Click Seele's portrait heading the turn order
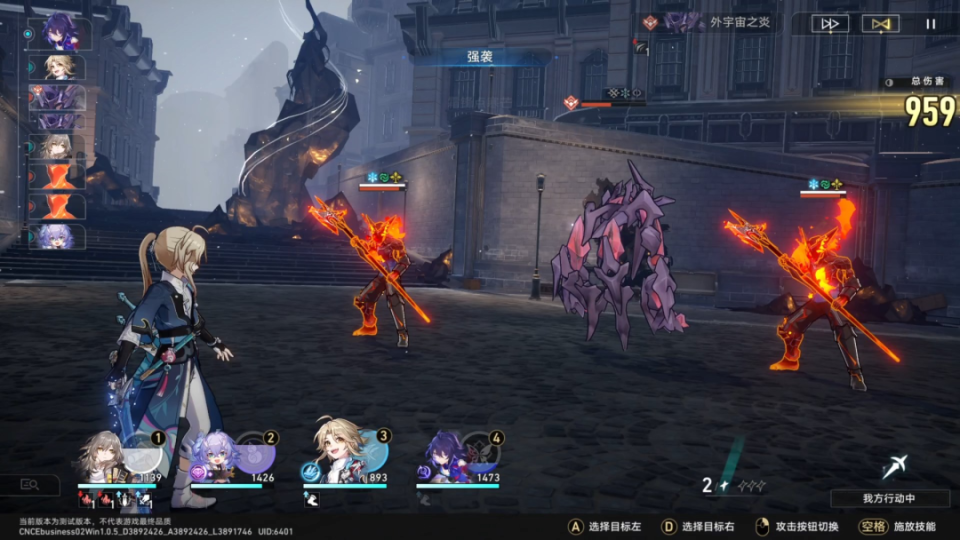 (x=64, y=32)
